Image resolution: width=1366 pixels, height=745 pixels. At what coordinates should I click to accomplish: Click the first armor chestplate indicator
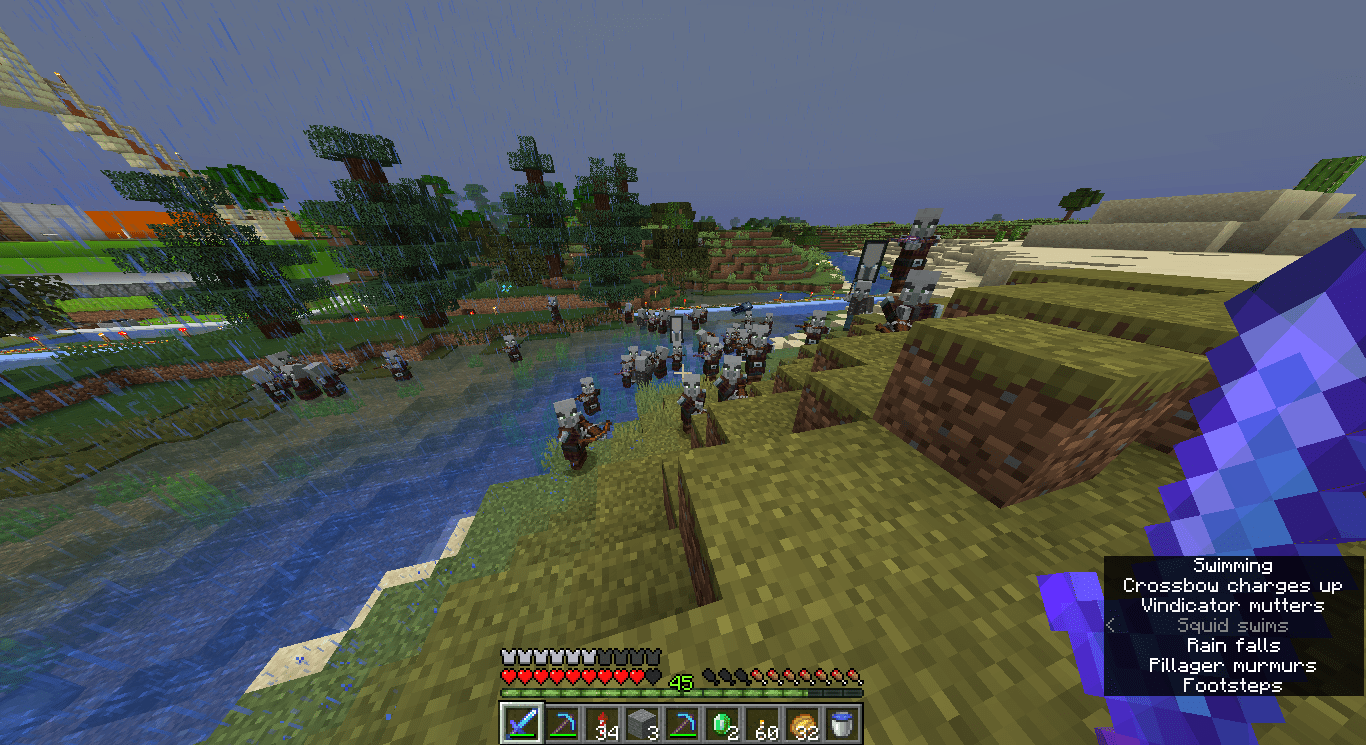[510, 657]
